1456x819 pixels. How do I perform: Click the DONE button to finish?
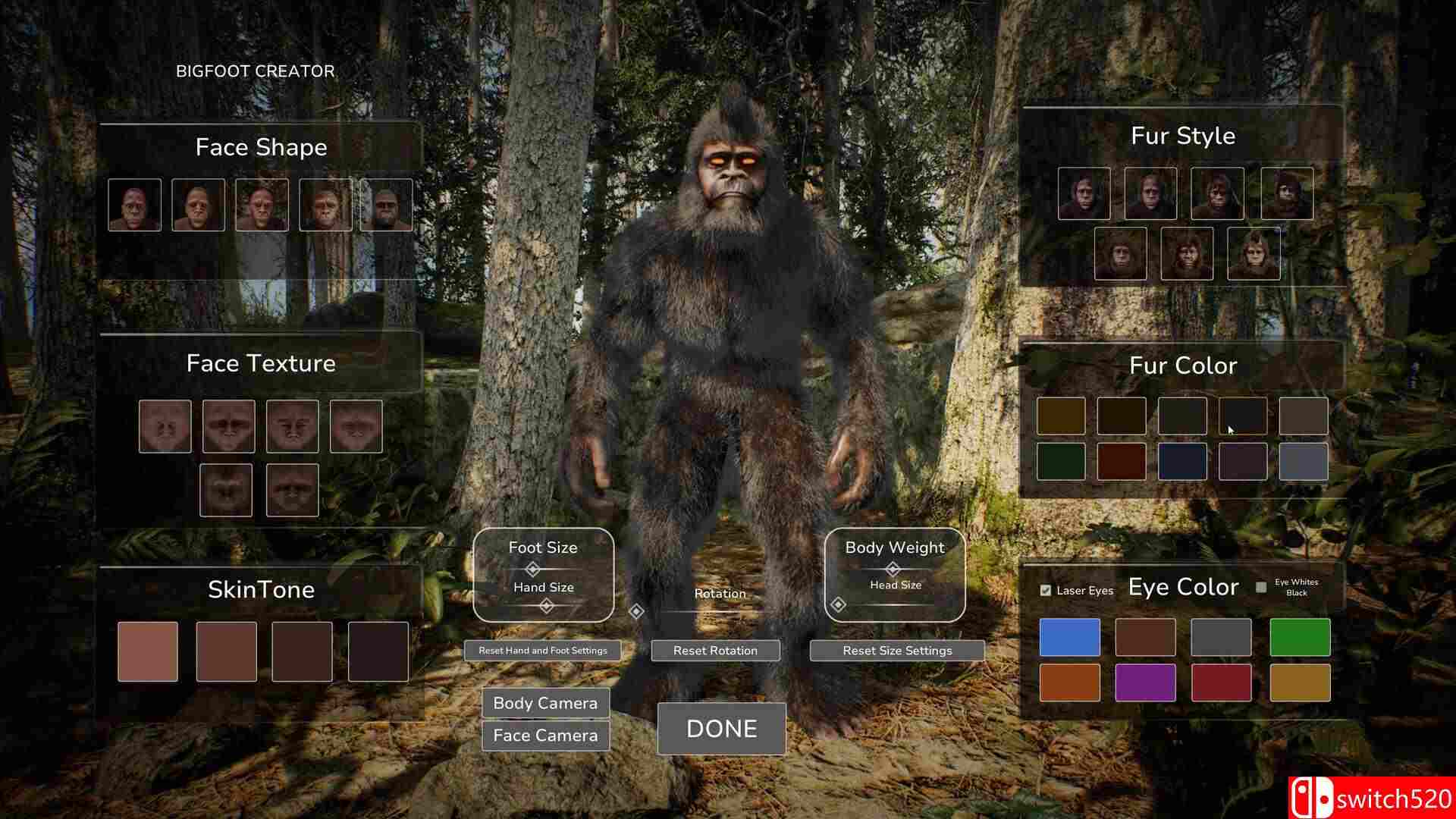pos(720,729)
